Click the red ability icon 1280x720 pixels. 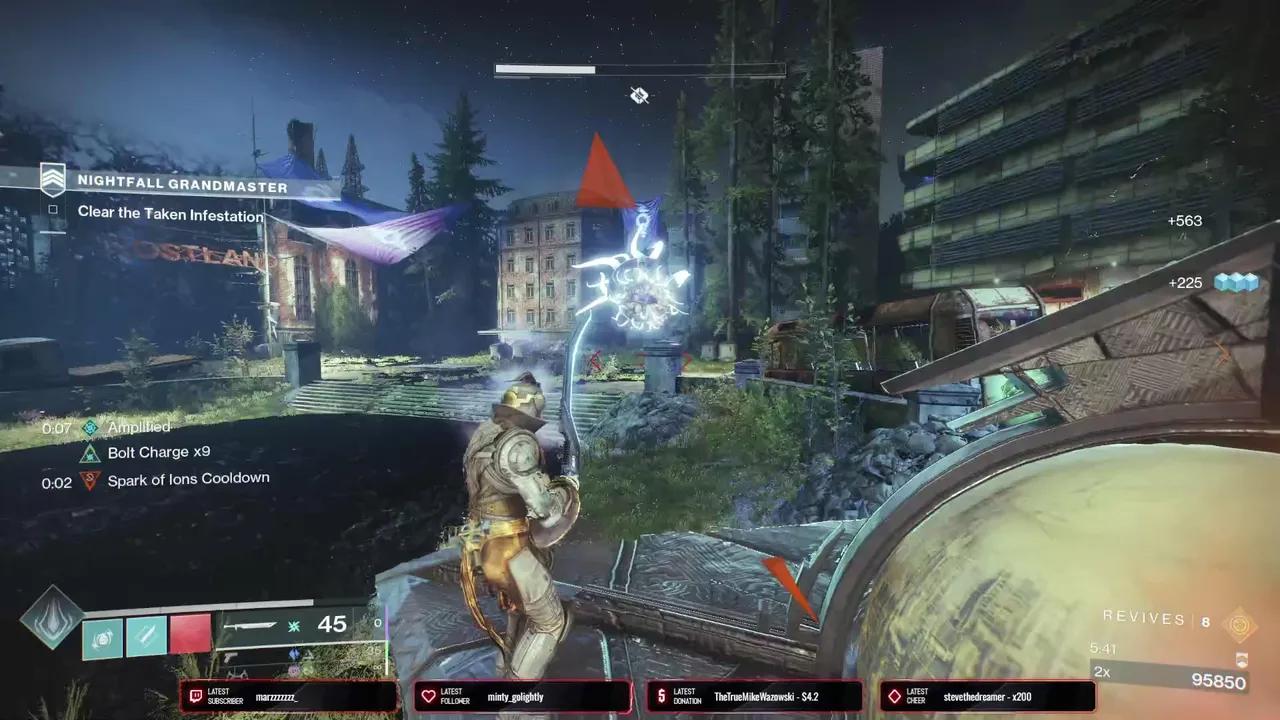[x=191, y=635]
